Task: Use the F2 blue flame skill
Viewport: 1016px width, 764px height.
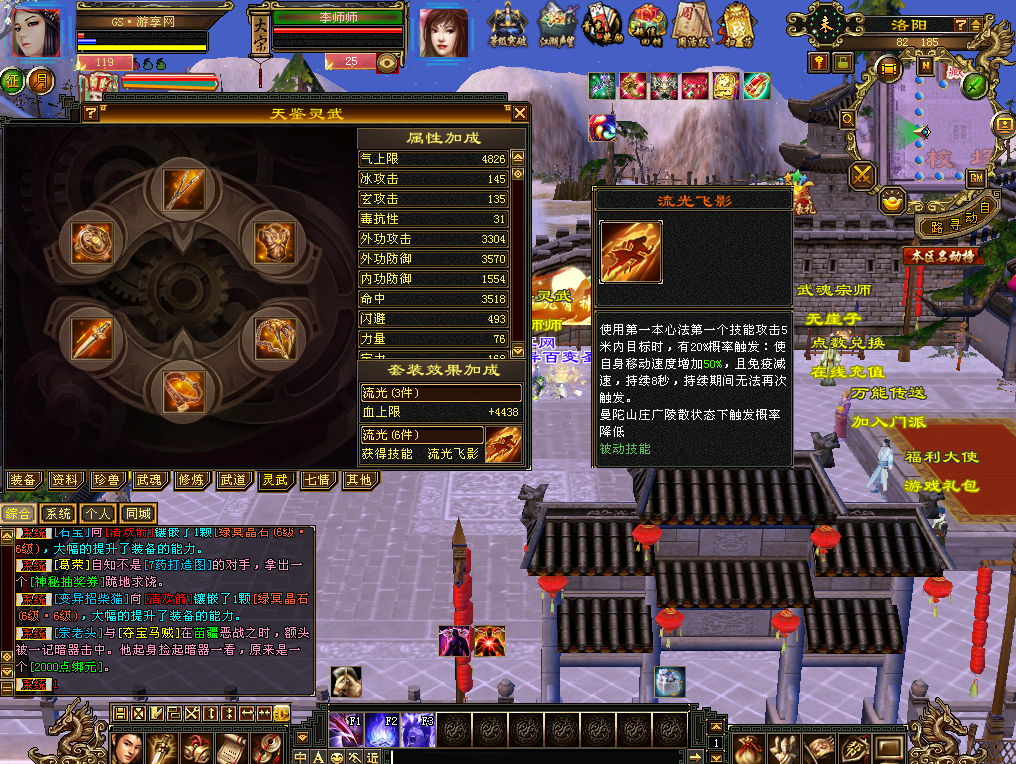Action: pyautogui.click(x=381, y=730)
